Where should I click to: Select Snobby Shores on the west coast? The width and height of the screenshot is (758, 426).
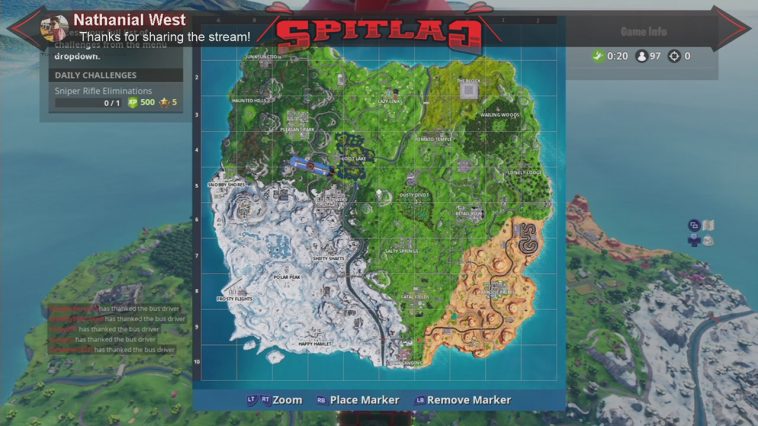(x=226, y=185)
